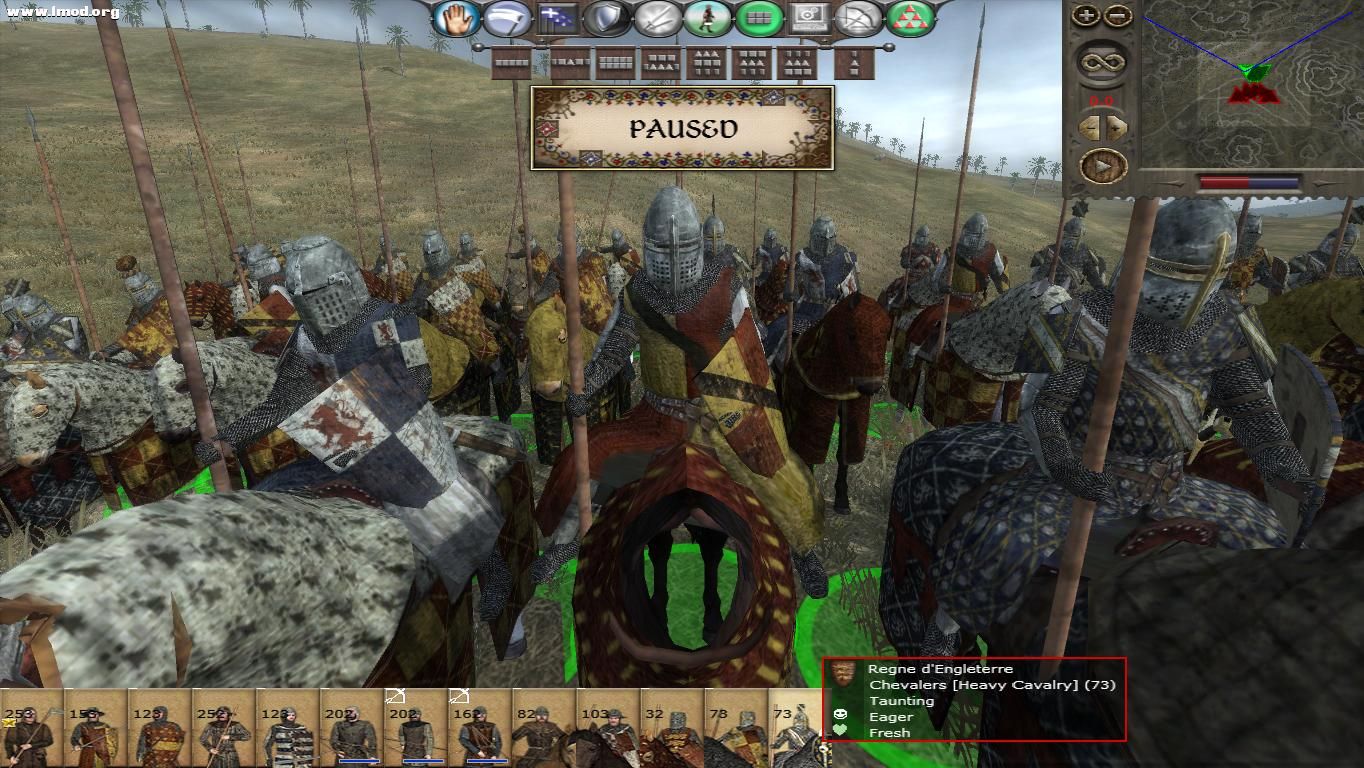This screenshot has width=1364, height=768.
Task: Click the red-blue balance of power bar
Action: 1250,180
